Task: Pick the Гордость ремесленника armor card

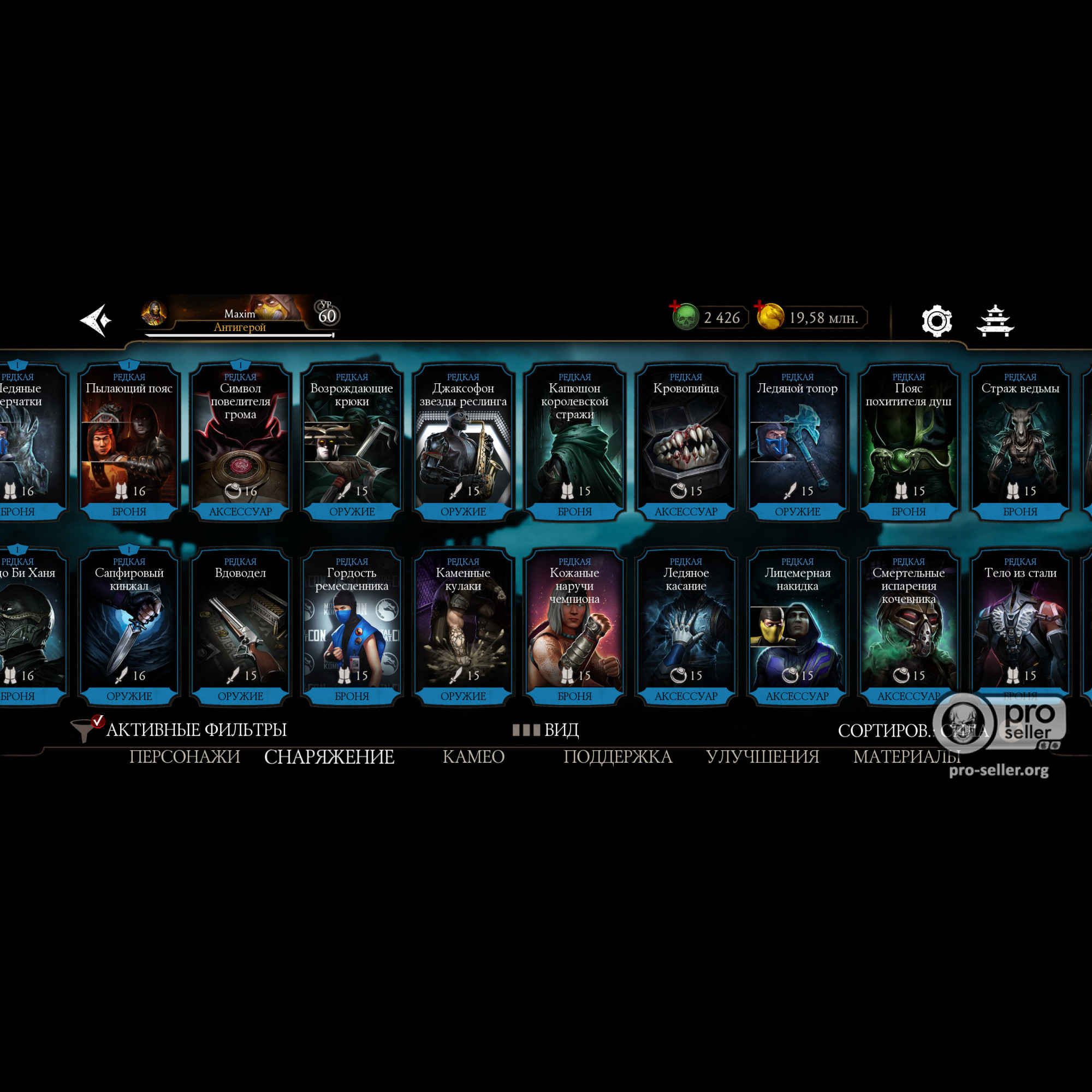Action: [x=352, y=626]
